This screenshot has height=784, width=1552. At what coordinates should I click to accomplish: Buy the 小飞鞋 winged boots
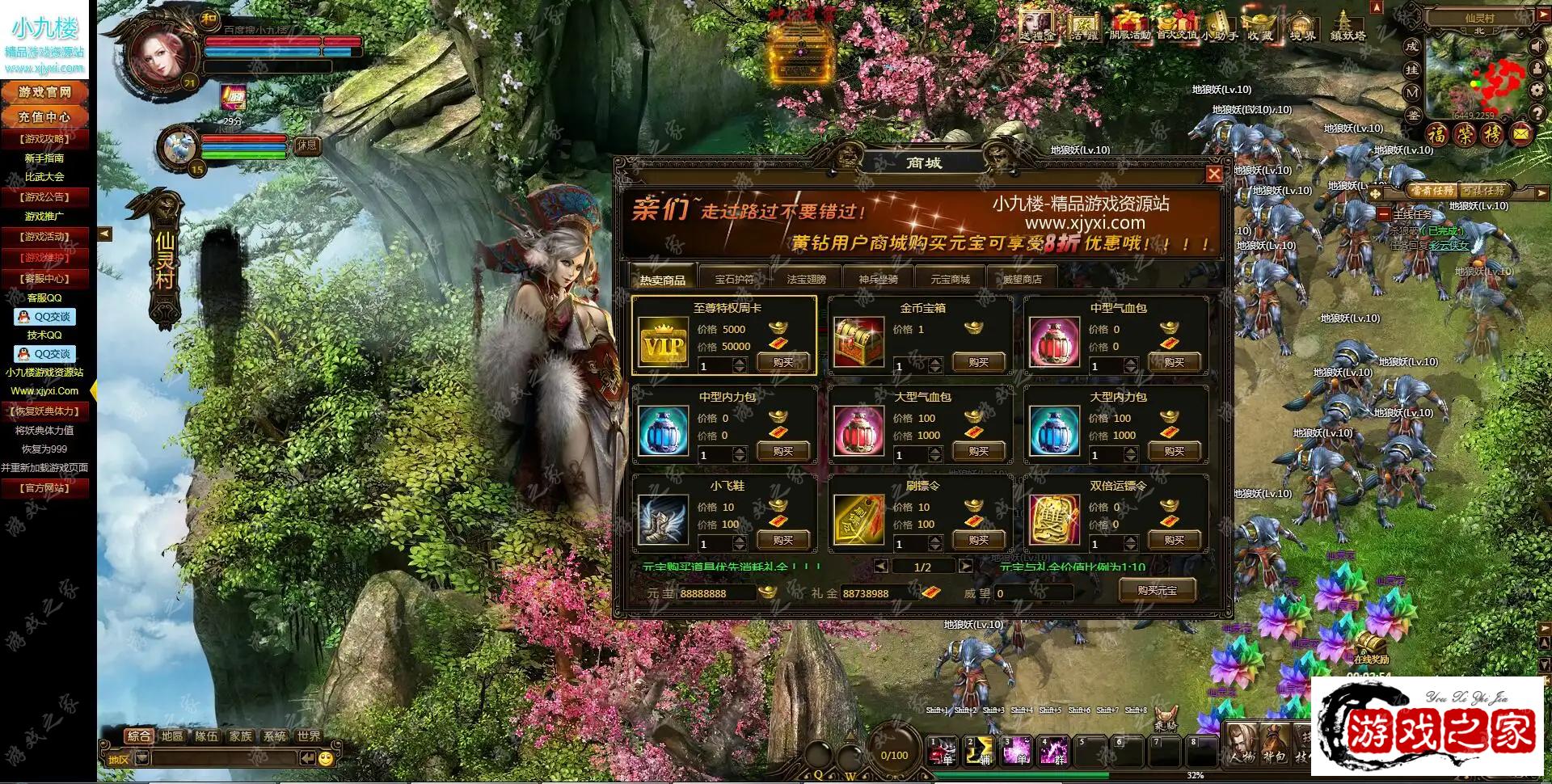(782, 540)
